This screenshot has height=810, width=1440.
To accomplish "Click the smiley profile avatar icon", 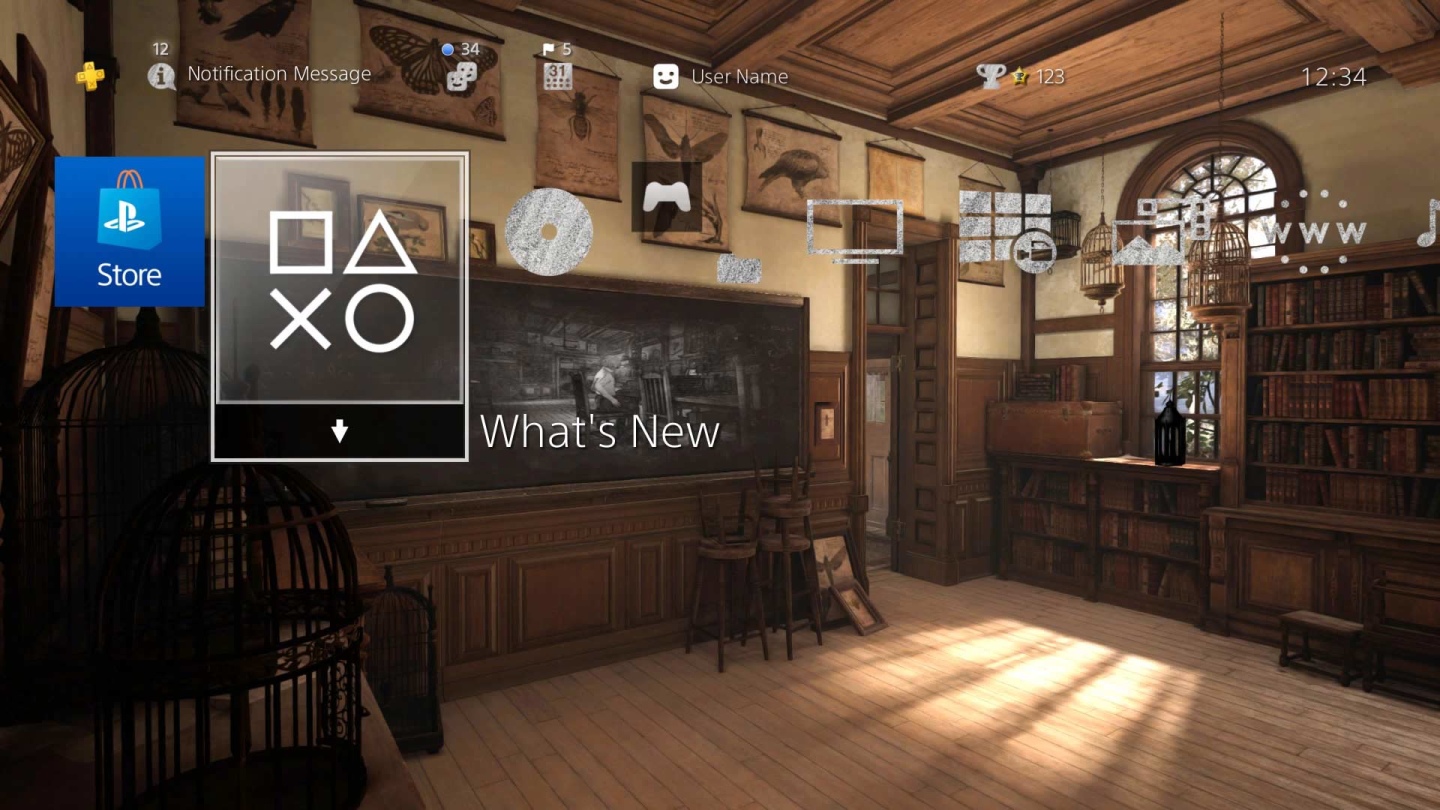I will point(667,75).
